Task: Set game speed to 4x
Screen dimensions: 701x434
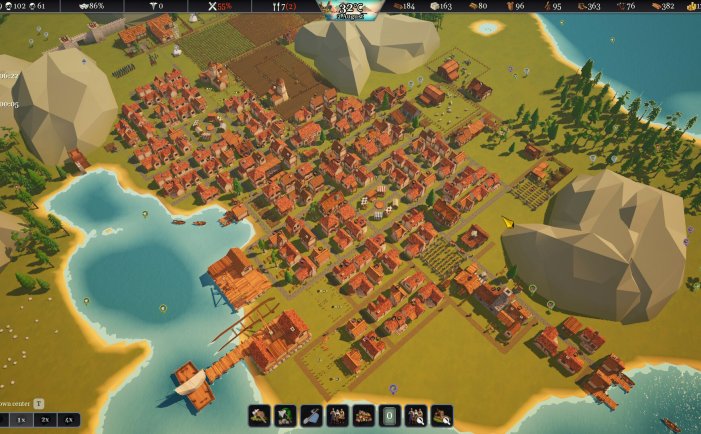Action: click(69, 420)
